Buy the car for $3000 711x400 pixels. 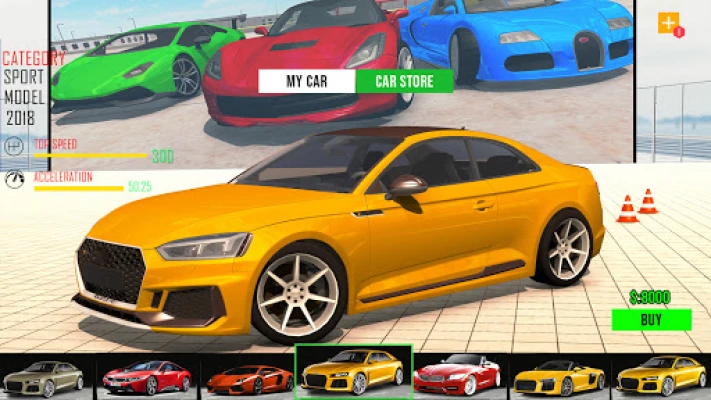coord(651,320)
